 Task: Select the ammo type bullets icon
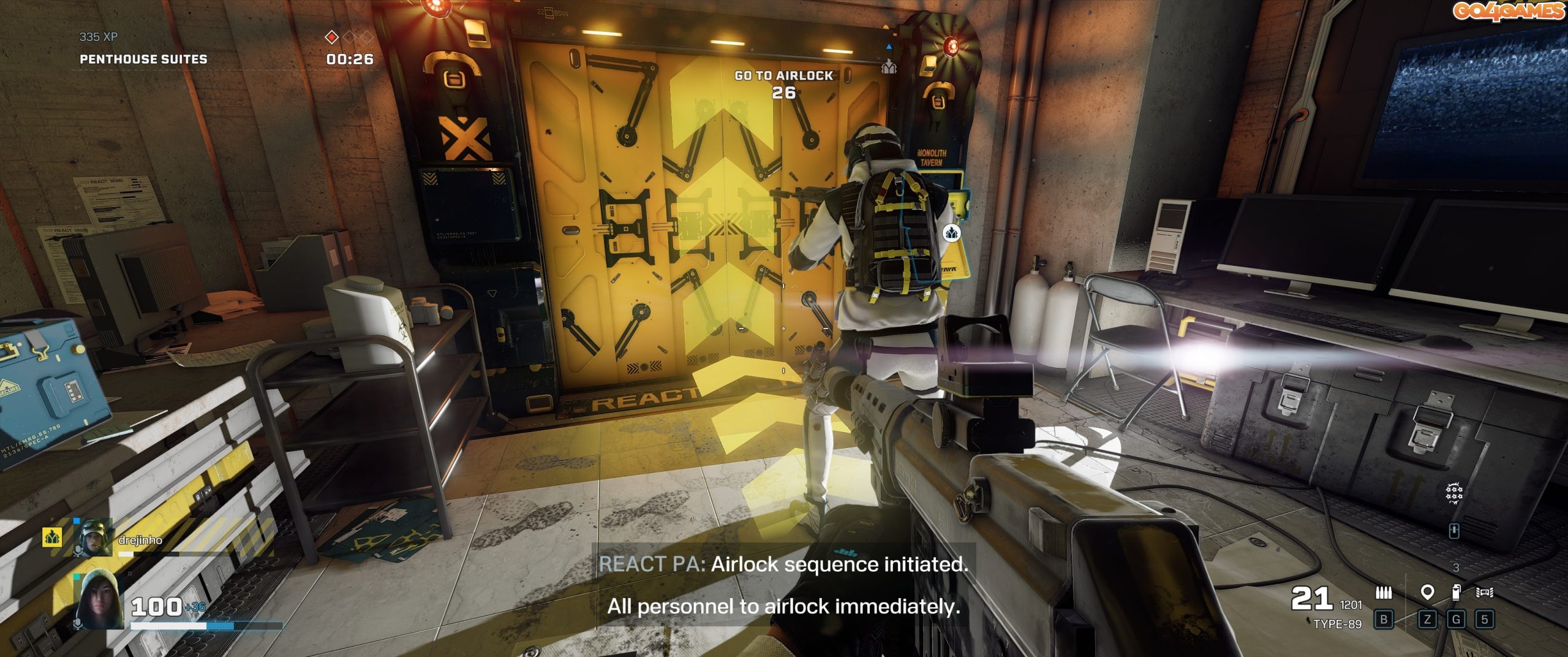tap(1383, 593)
